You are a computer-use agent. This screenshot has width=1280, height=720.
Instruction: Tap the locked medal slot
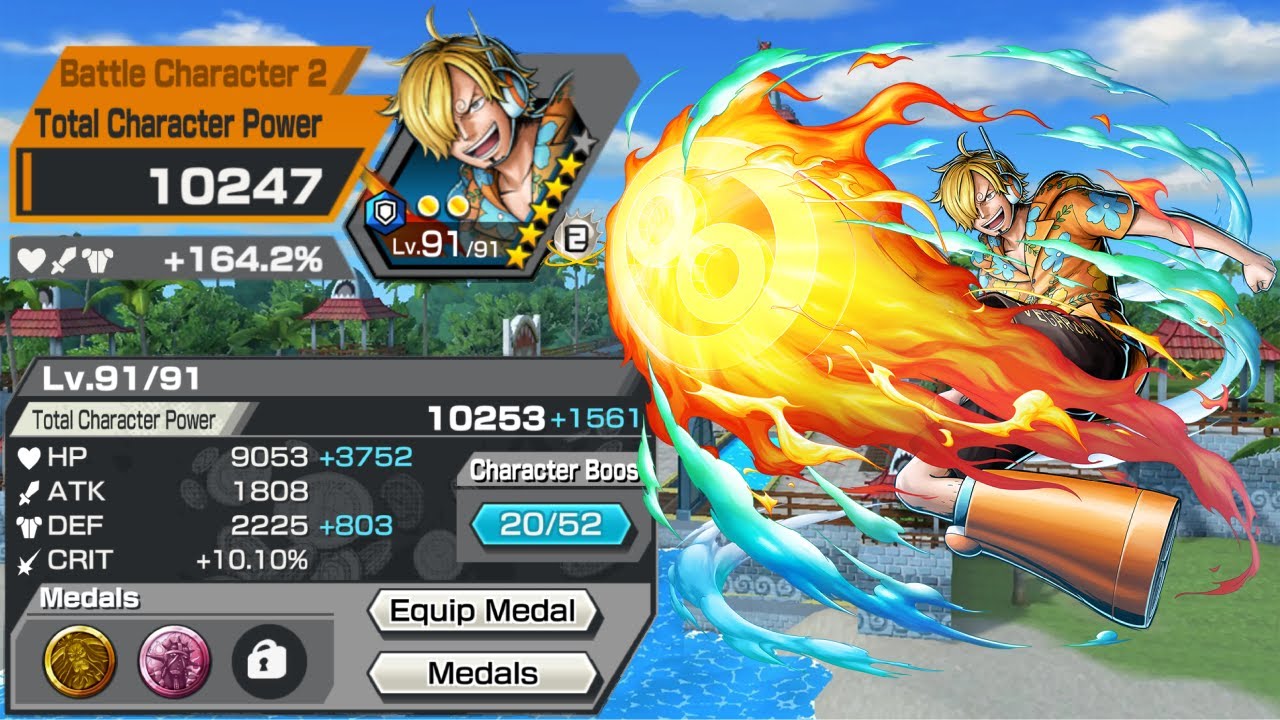coord(268,661)
